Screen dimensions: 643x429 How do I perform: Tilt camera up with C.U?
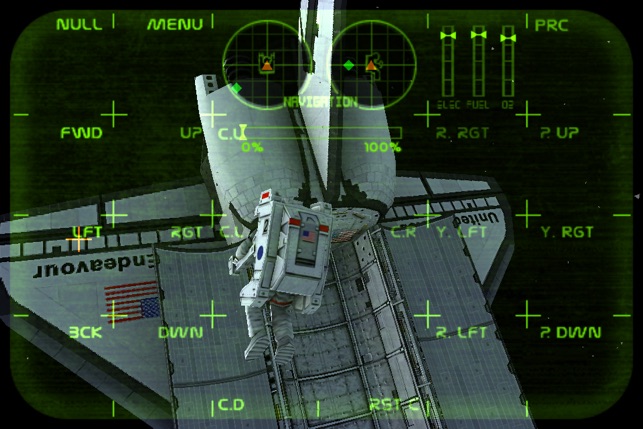pos(231,133)
